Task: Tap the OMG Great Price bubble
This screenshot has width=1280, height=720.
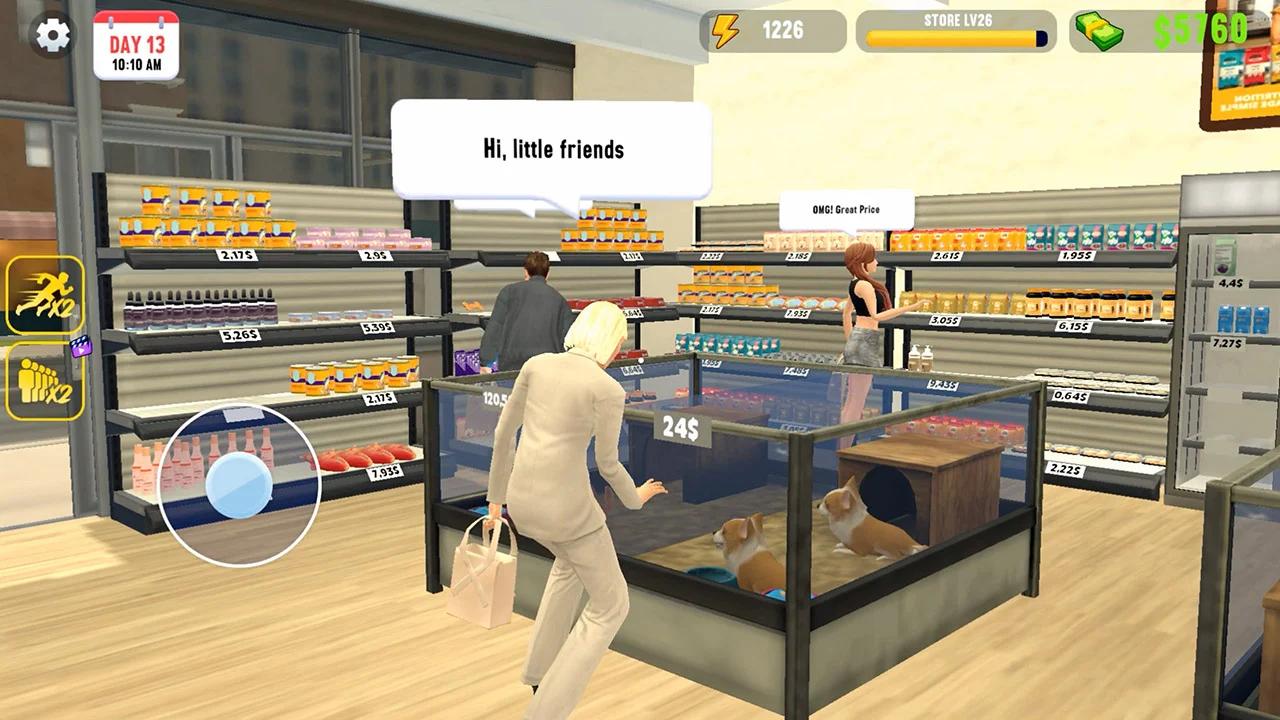Action: click(845, 208)
